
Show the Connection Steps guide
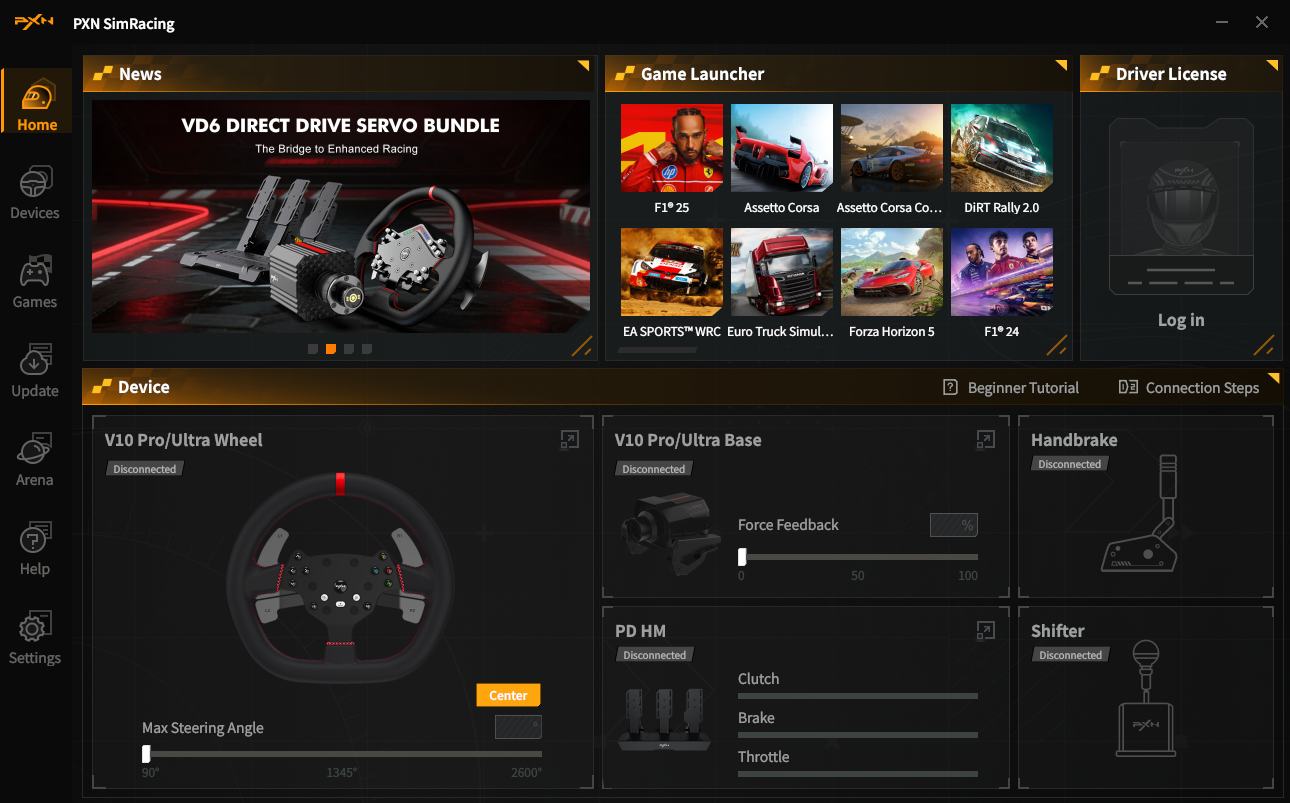tap(1188, 388)
